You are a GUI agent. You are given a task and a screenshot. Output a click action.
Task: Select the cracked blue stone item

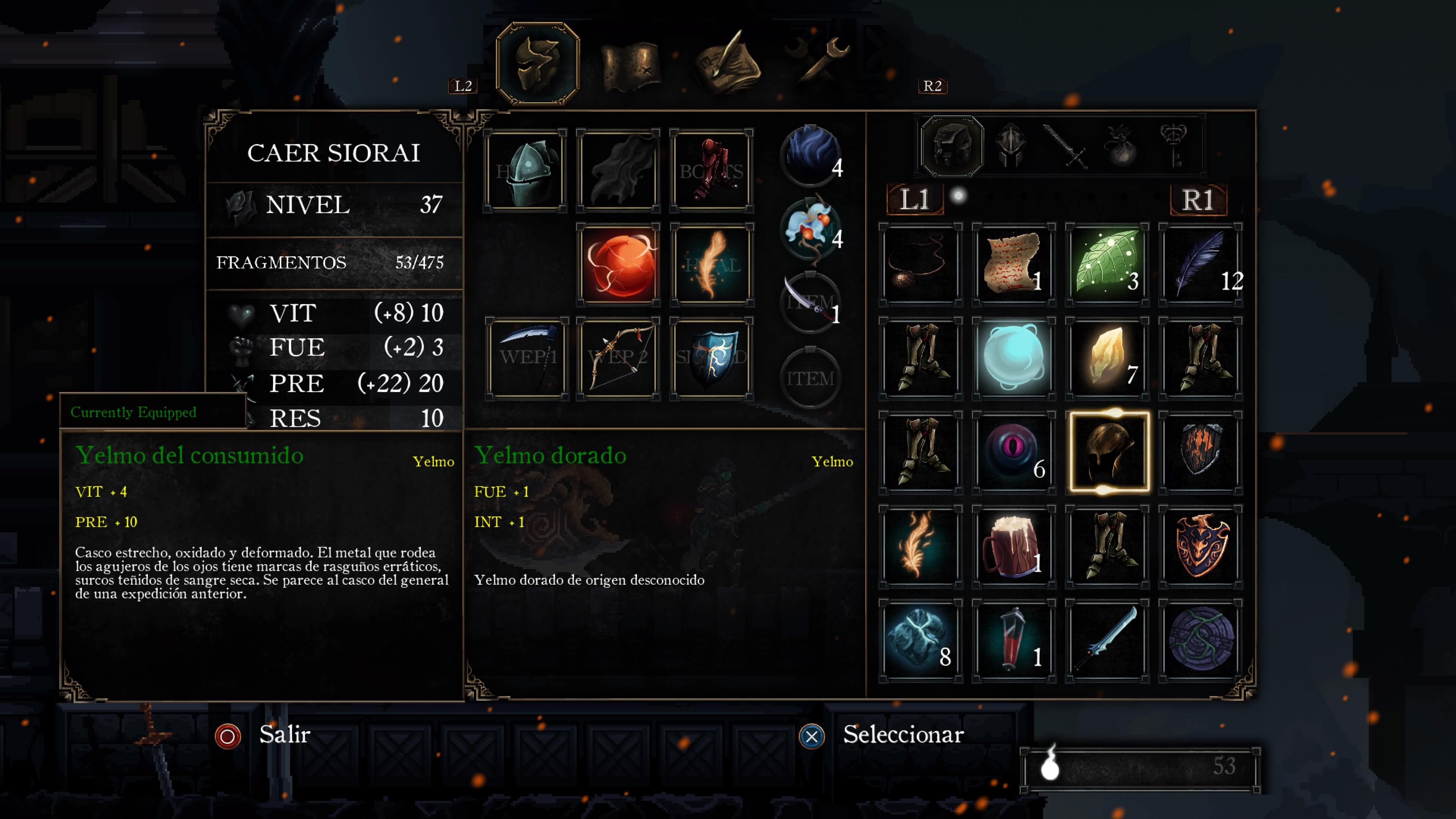[920, 640]
